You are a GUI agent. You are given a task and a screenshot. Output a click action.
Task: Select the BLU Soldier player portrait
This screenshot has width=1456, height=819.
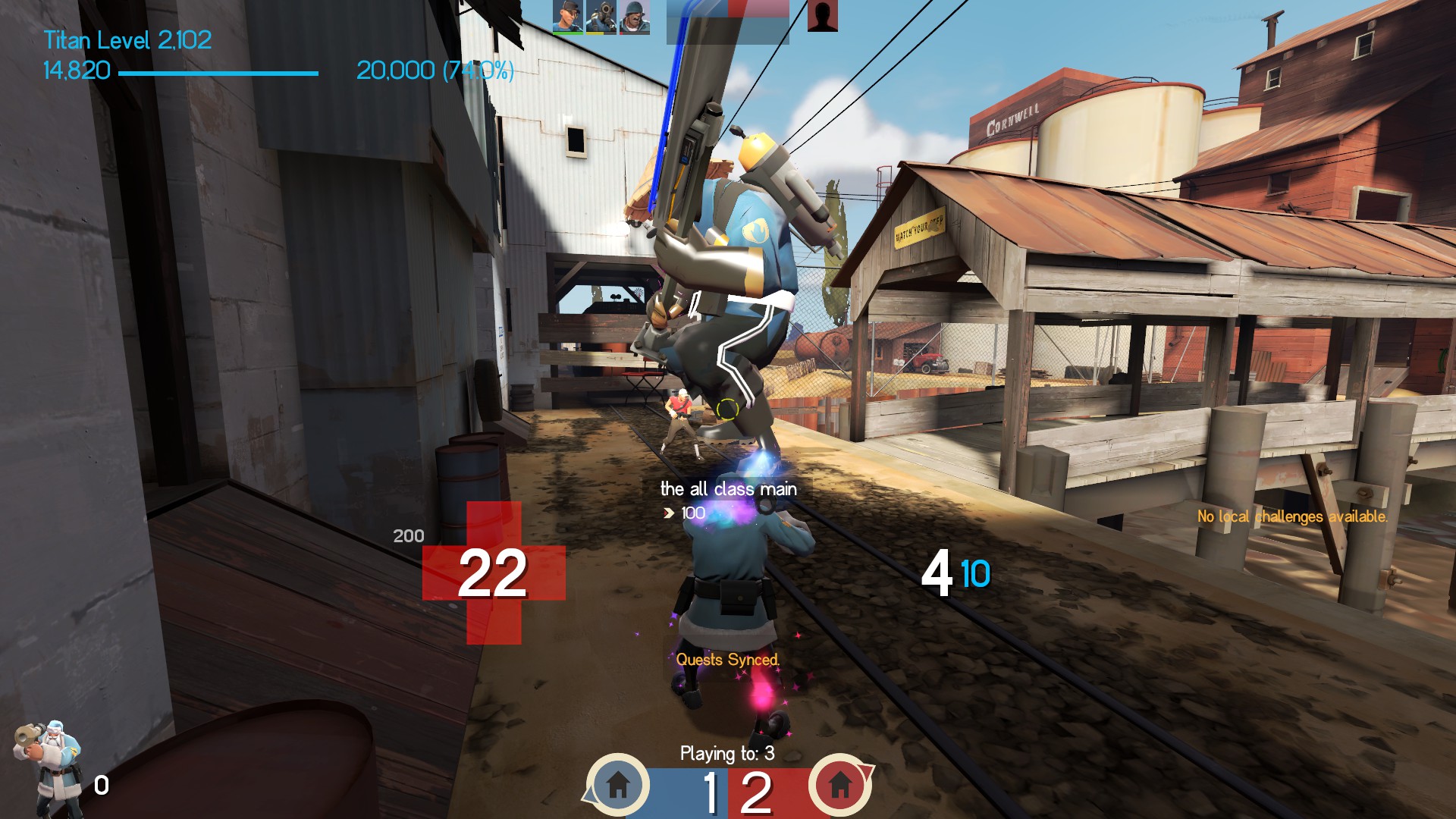635,17
